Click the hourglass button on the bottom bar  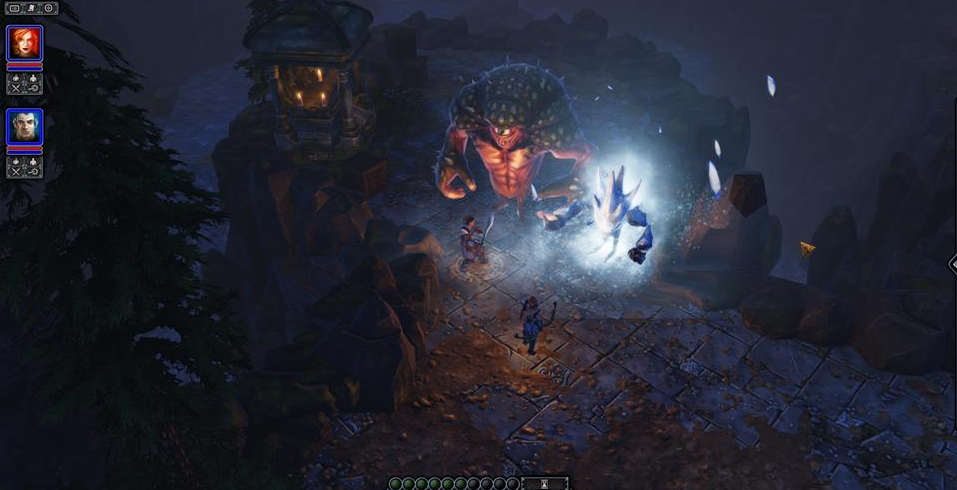[x=545, y=484]
